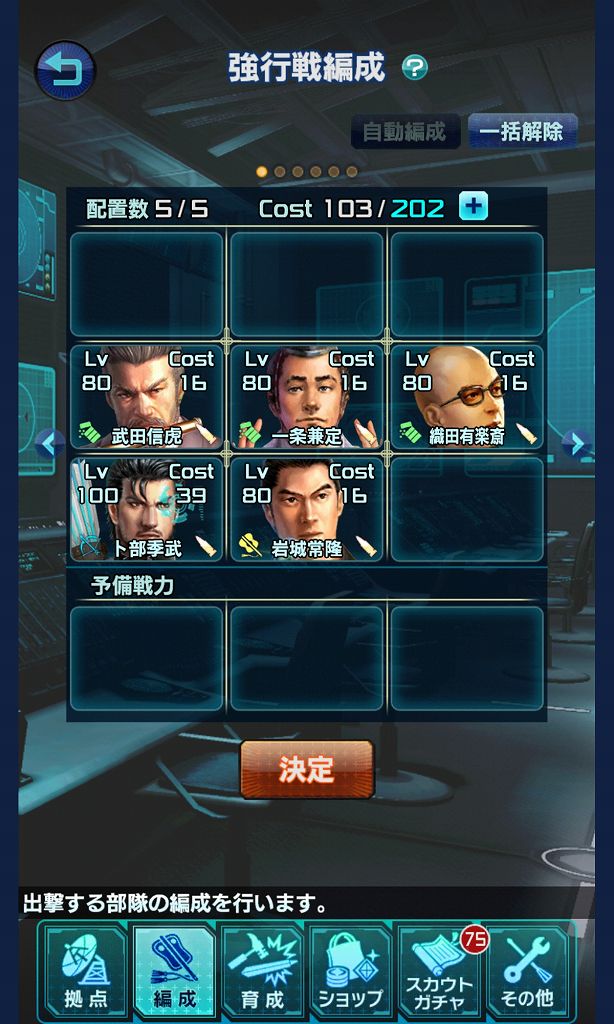614x1024 pixels.
Task: Choose the 織田有楽斎 unit card
Action: coord(467,396)
